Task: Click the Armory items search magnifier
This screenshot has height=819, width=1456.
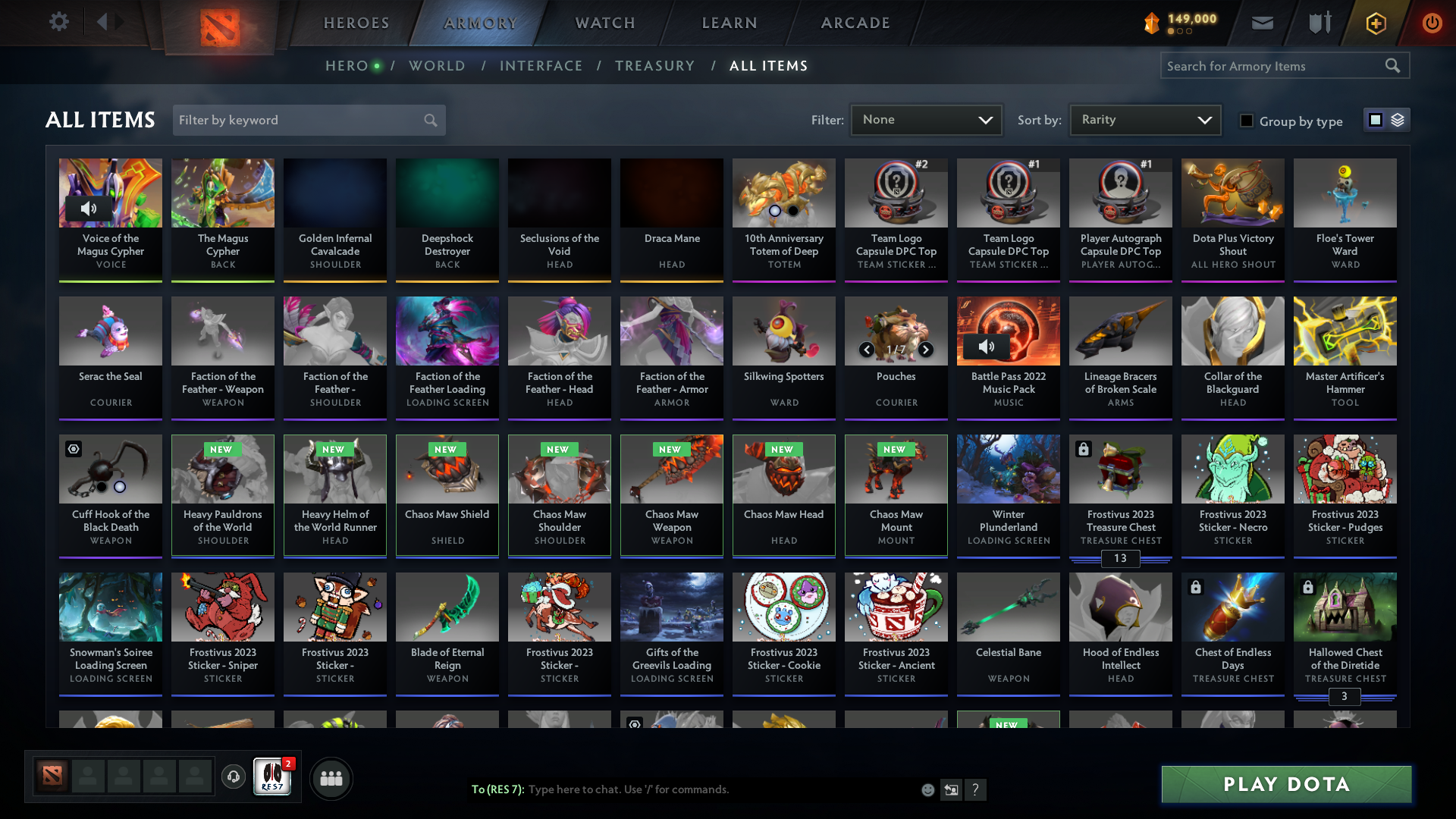Action: click(1393, 66)
